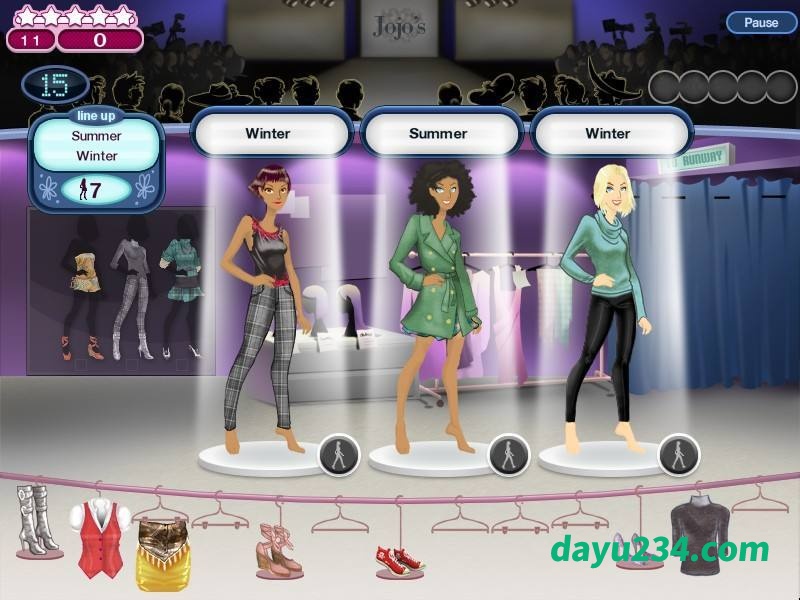This screenshot has width=800, height=600.
Task: Choose the teal plaid dress outfit preview
Action: coord(180,285)
